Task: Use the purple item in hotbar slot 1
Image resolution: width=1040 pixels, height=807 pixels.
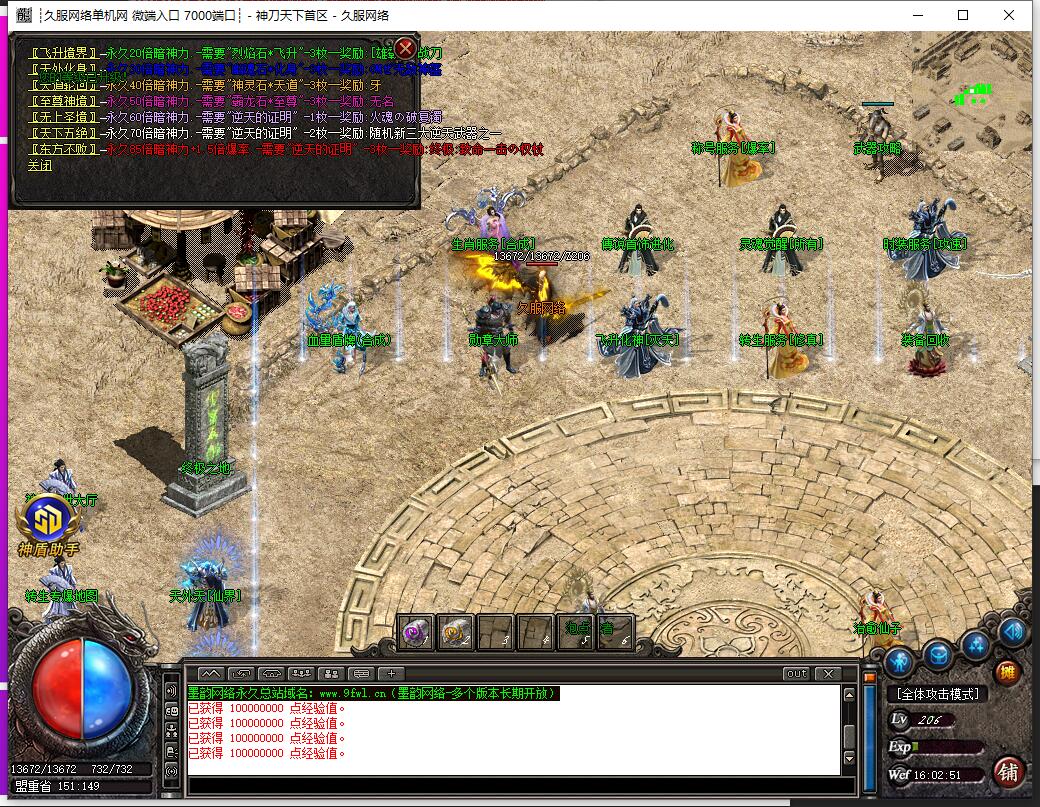Action: tap(415, 632)
